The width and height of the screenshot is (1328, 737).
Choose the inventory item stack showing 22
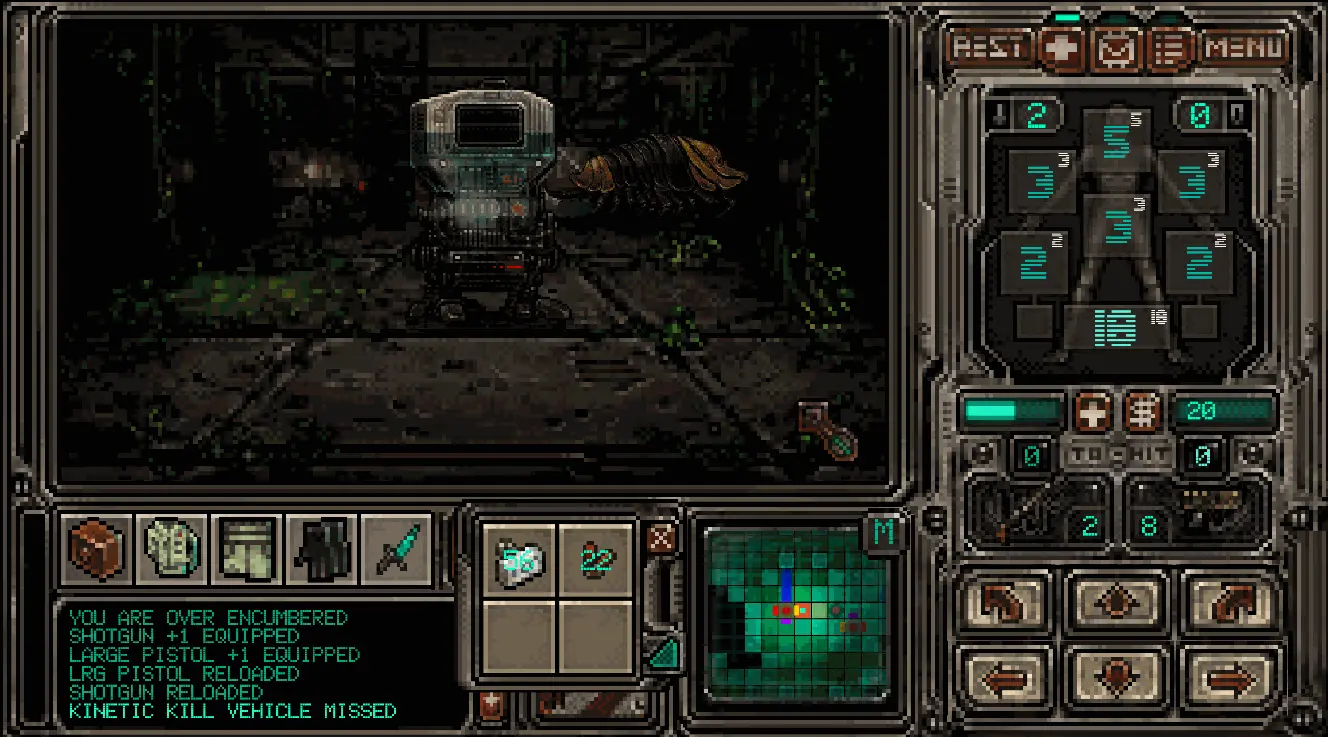click(x=596, y=561)
